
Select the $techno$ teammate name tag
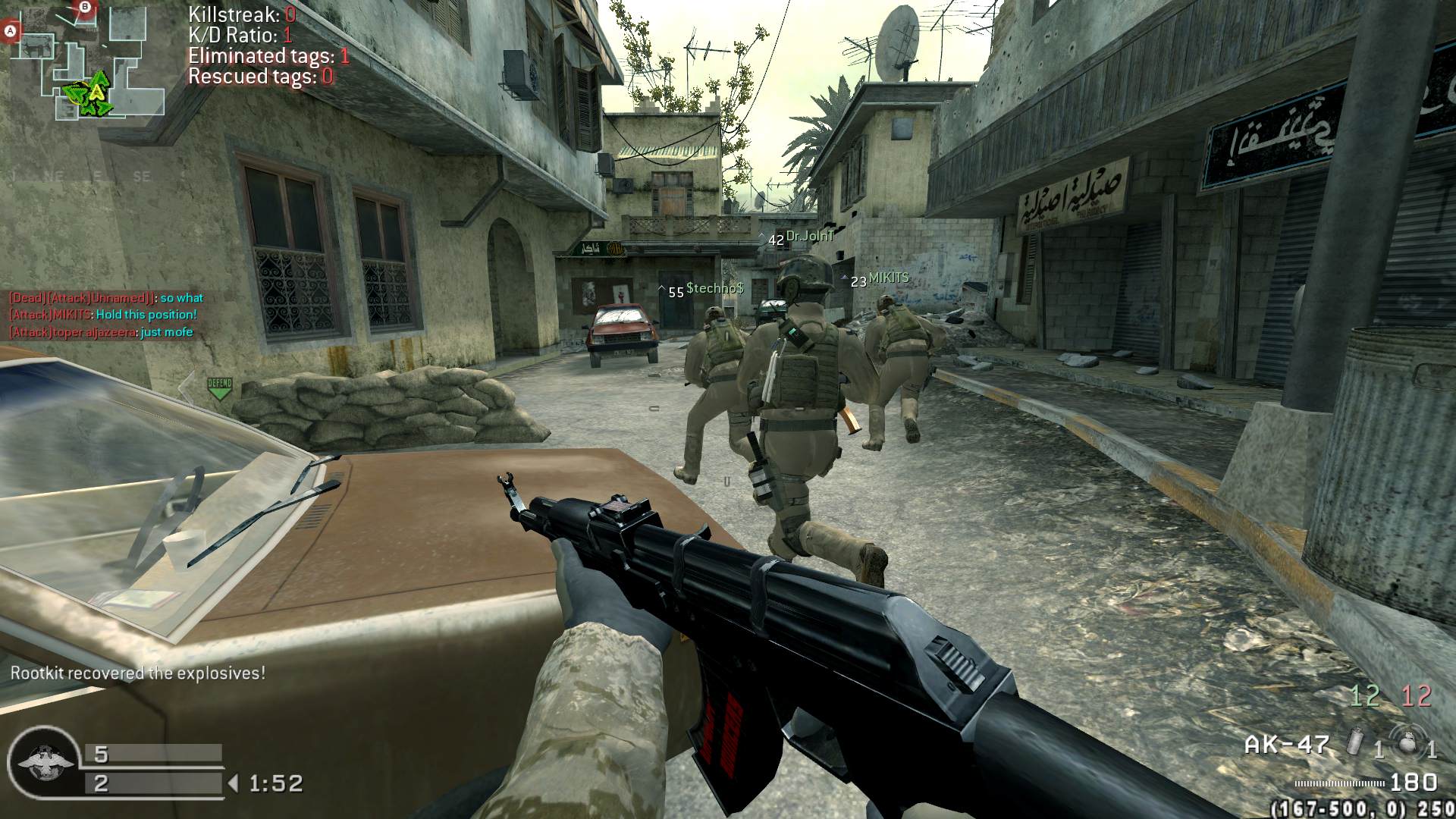(x=714, y=289)
